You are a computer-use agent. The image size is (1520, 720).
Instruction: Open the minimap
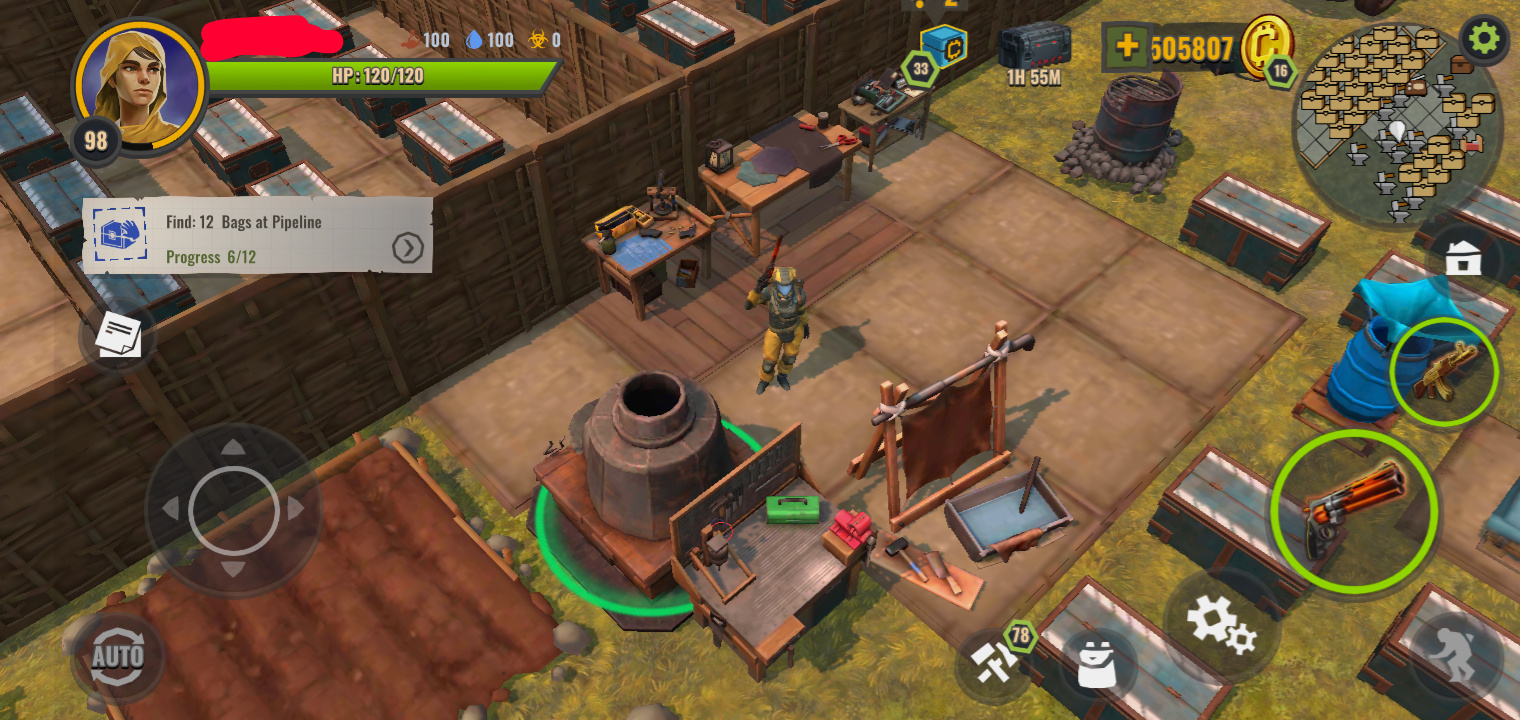coord(1396,124)
